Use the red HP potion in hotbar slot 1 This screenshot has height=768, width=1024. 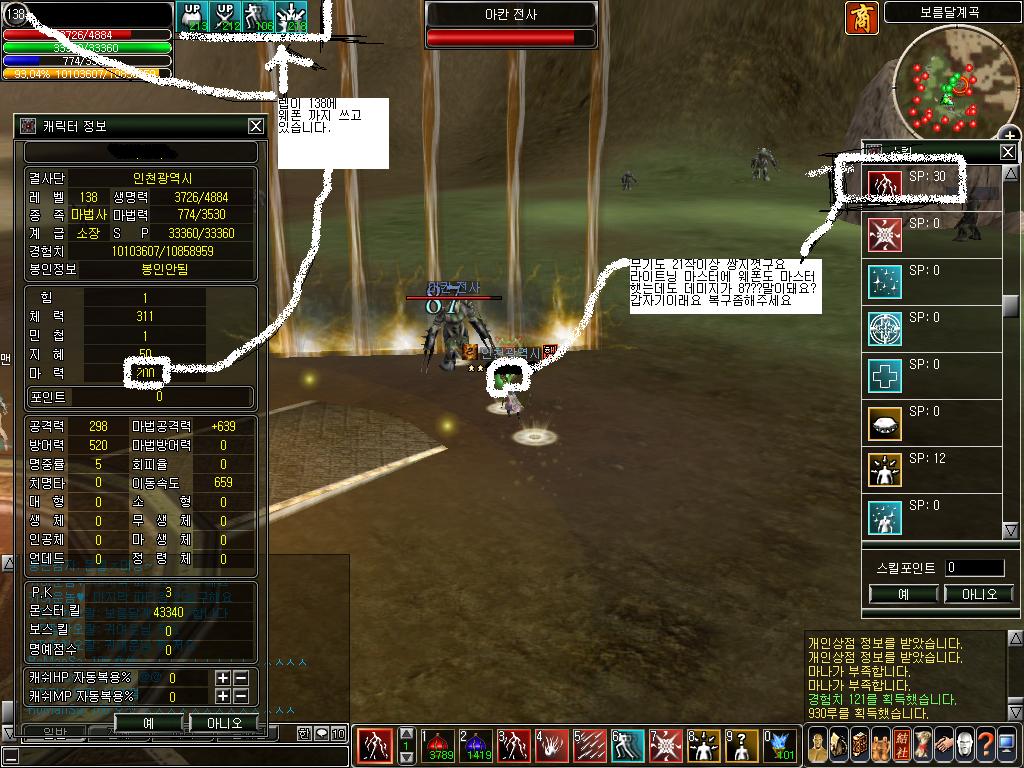439,746
